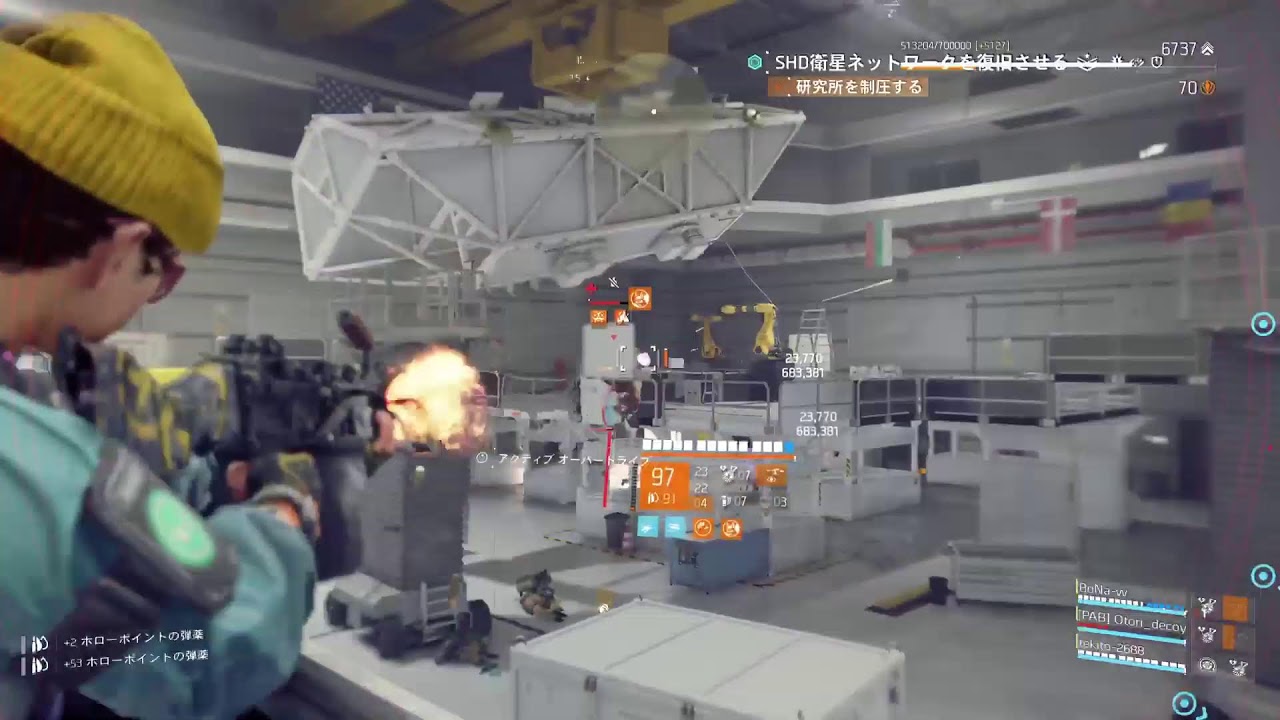Select the left blue skill icon
This screenshot has width=1280, height=720.
point(647,526)
